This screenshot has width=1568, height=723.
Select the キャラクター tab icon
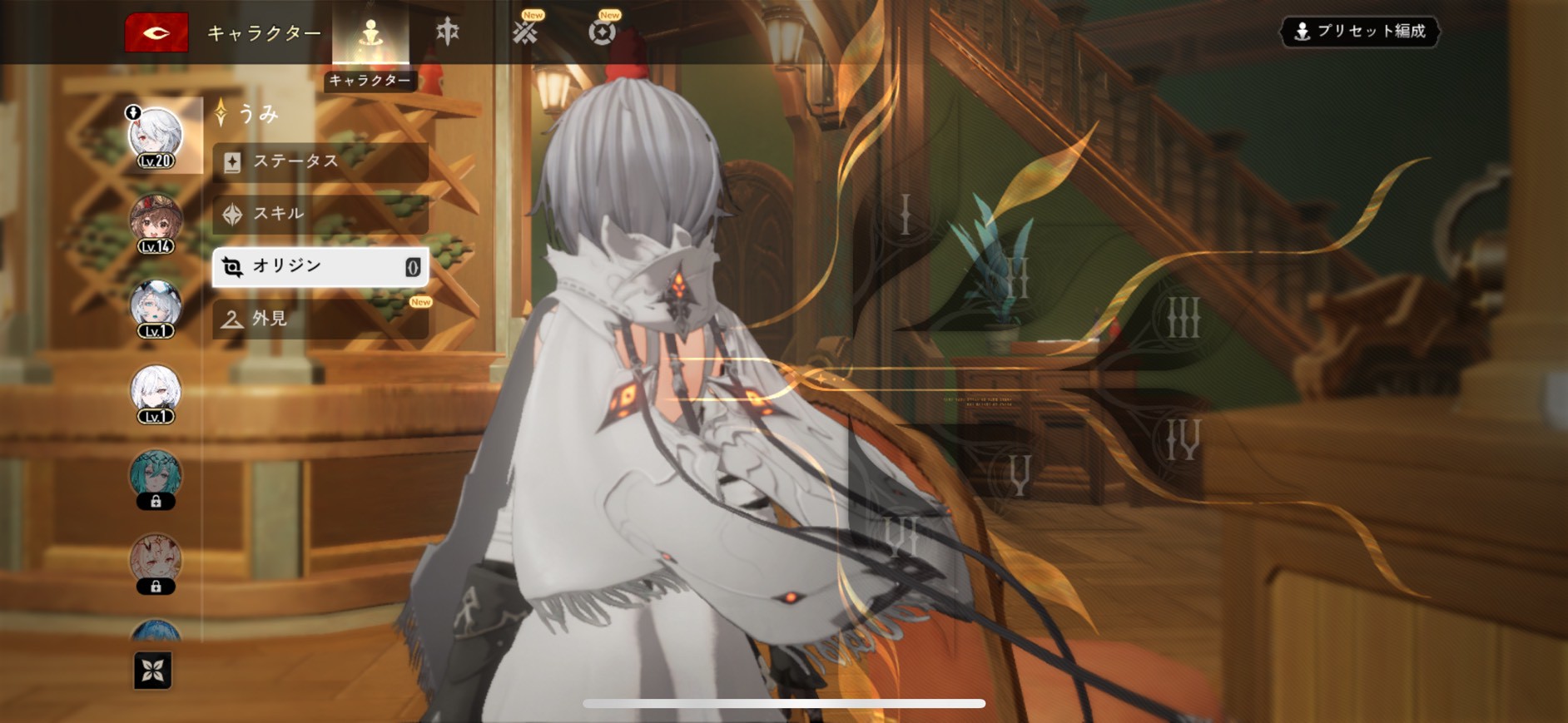point(370,33)
